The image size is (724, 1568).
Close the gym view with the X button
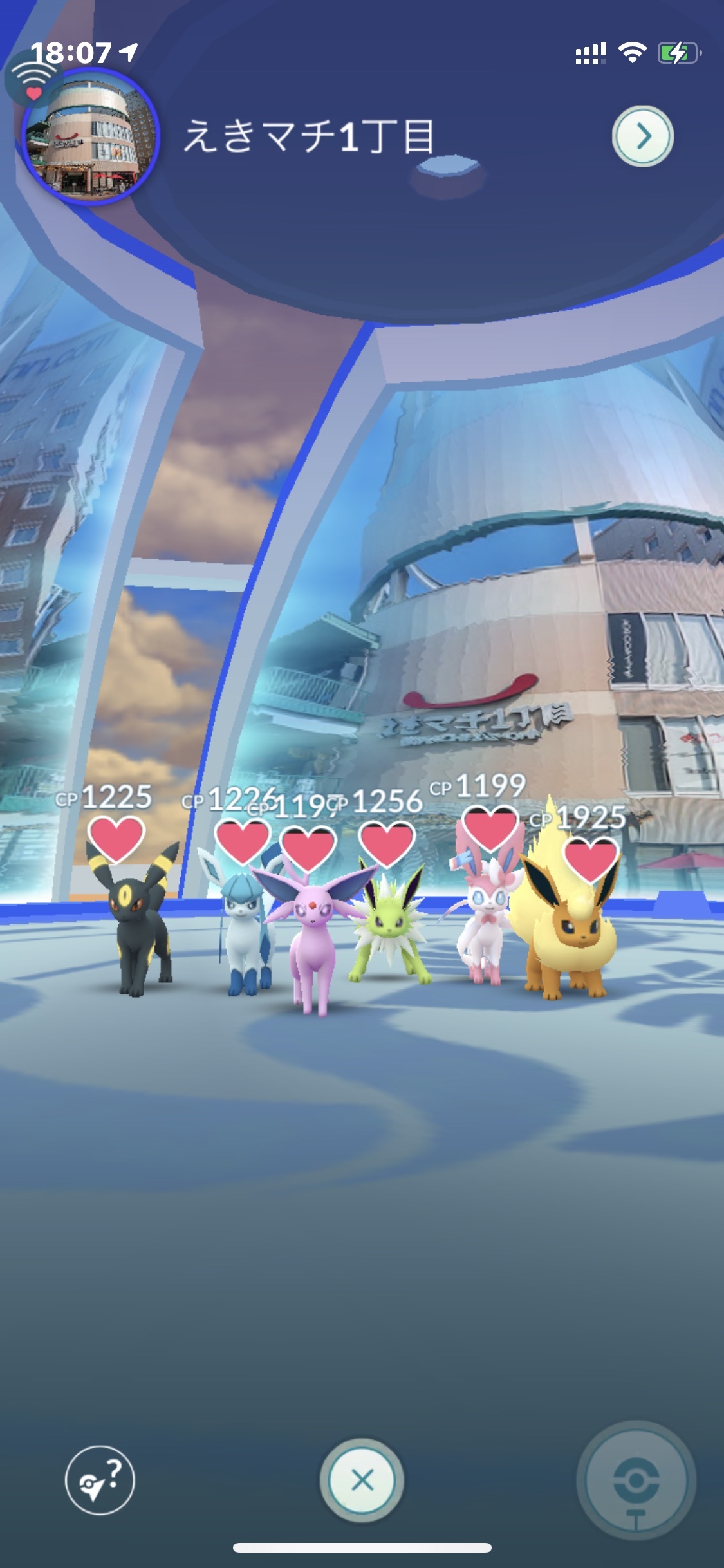point(362,1480)
